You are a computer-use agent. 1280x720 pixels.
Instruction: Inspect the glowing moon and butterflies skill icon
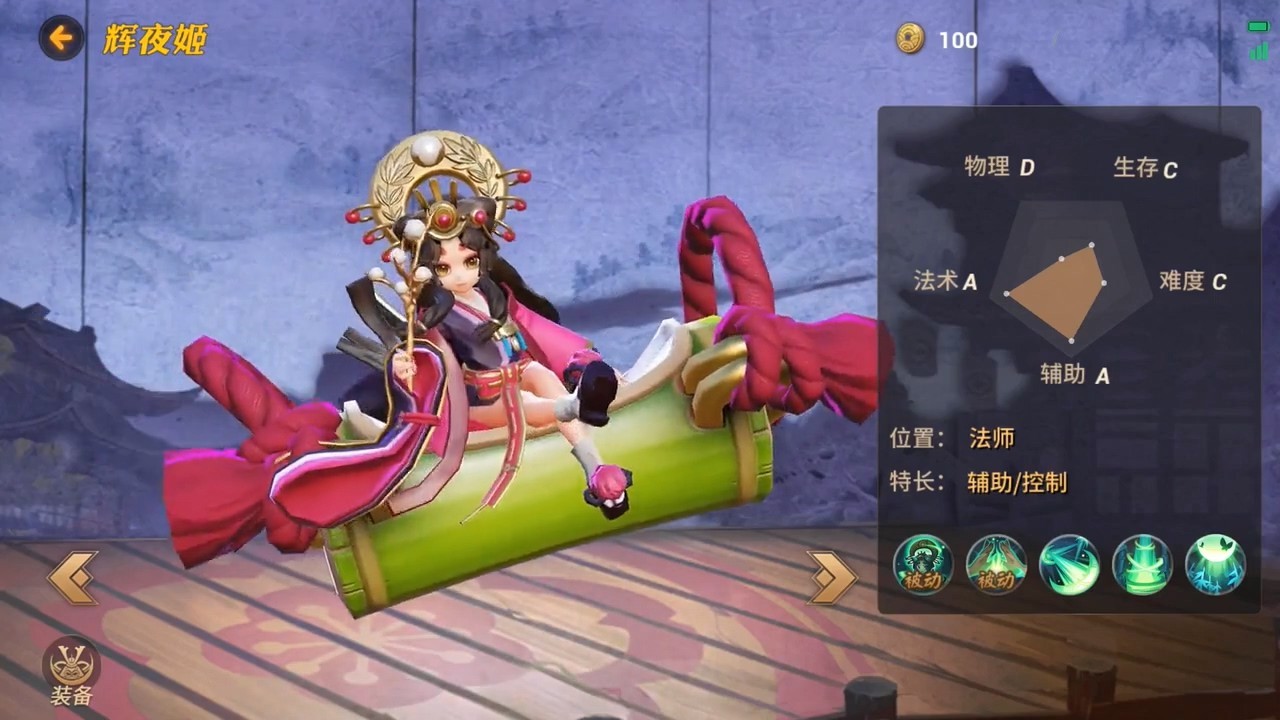click(x=1215, y=565)
